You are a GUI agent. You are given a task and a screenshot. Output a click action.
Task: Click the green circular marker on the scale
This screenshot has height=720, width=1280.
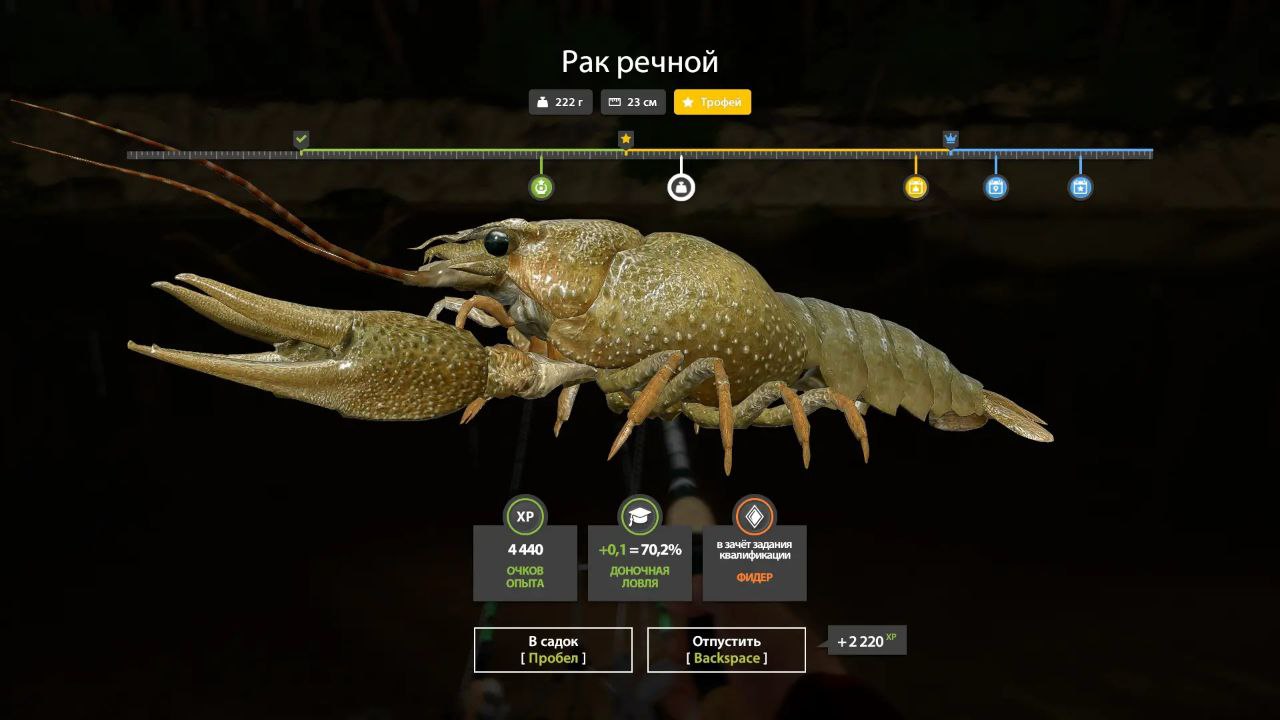point(541,187)
